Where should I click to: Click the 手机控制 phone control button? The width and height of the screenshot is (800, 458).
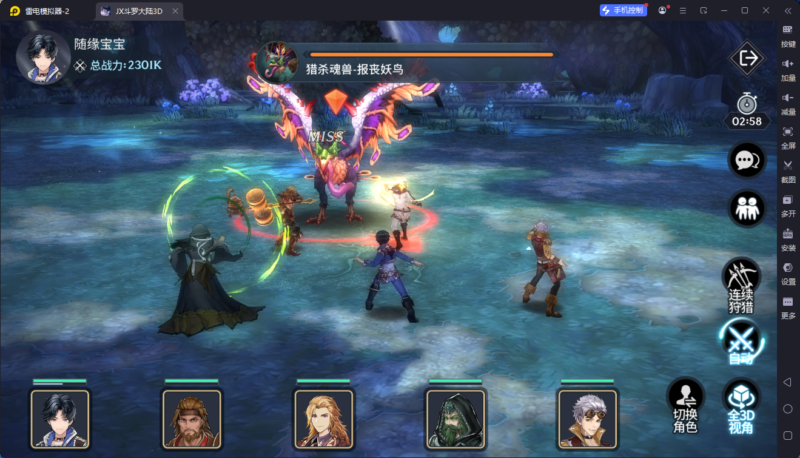pos(624,10)
